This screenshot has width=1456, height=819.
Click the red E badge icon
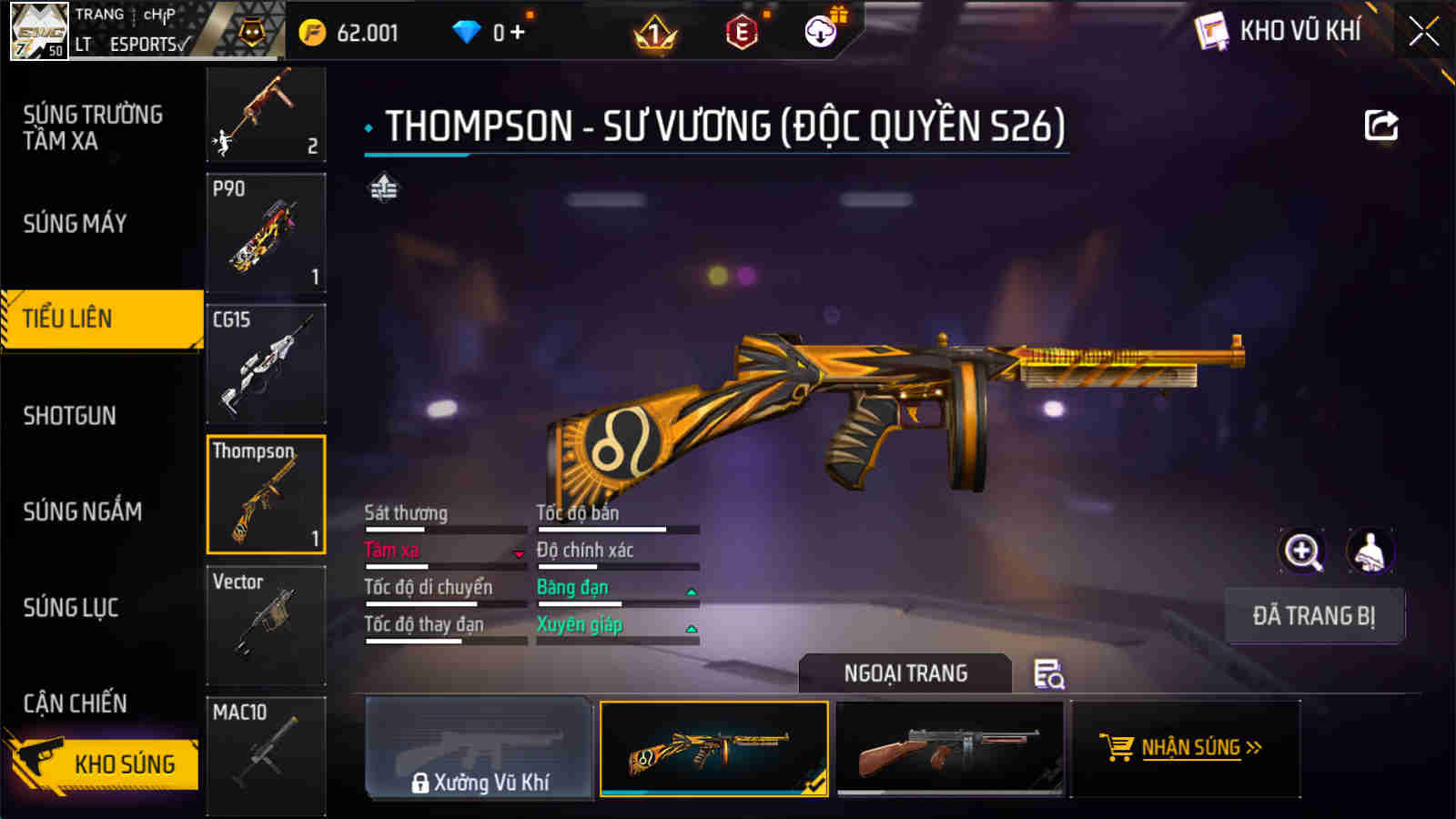pyautogui.click(x=740, y=33)
